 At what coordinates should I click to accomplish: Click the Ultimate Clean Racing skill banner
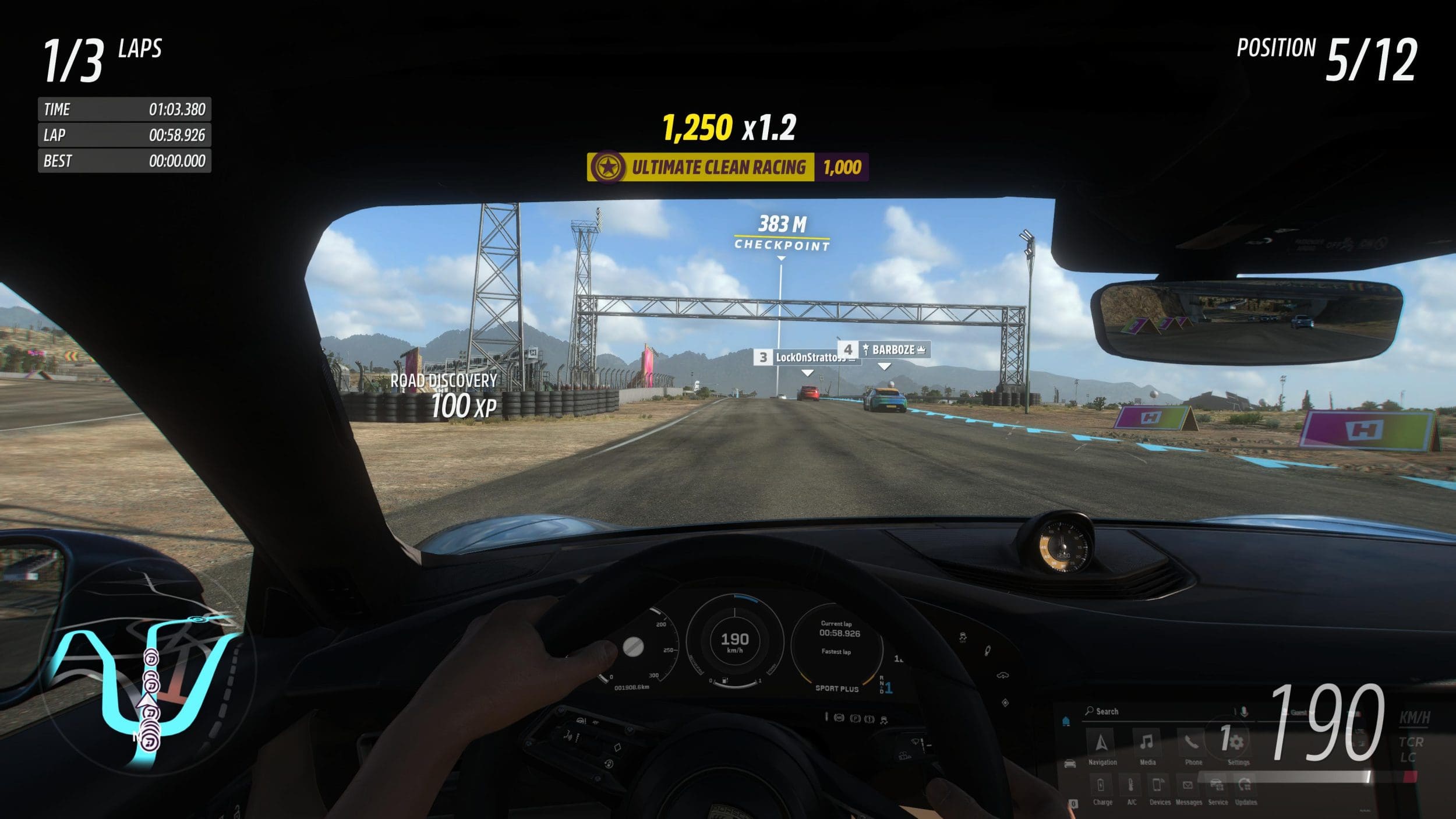[727, 167]
